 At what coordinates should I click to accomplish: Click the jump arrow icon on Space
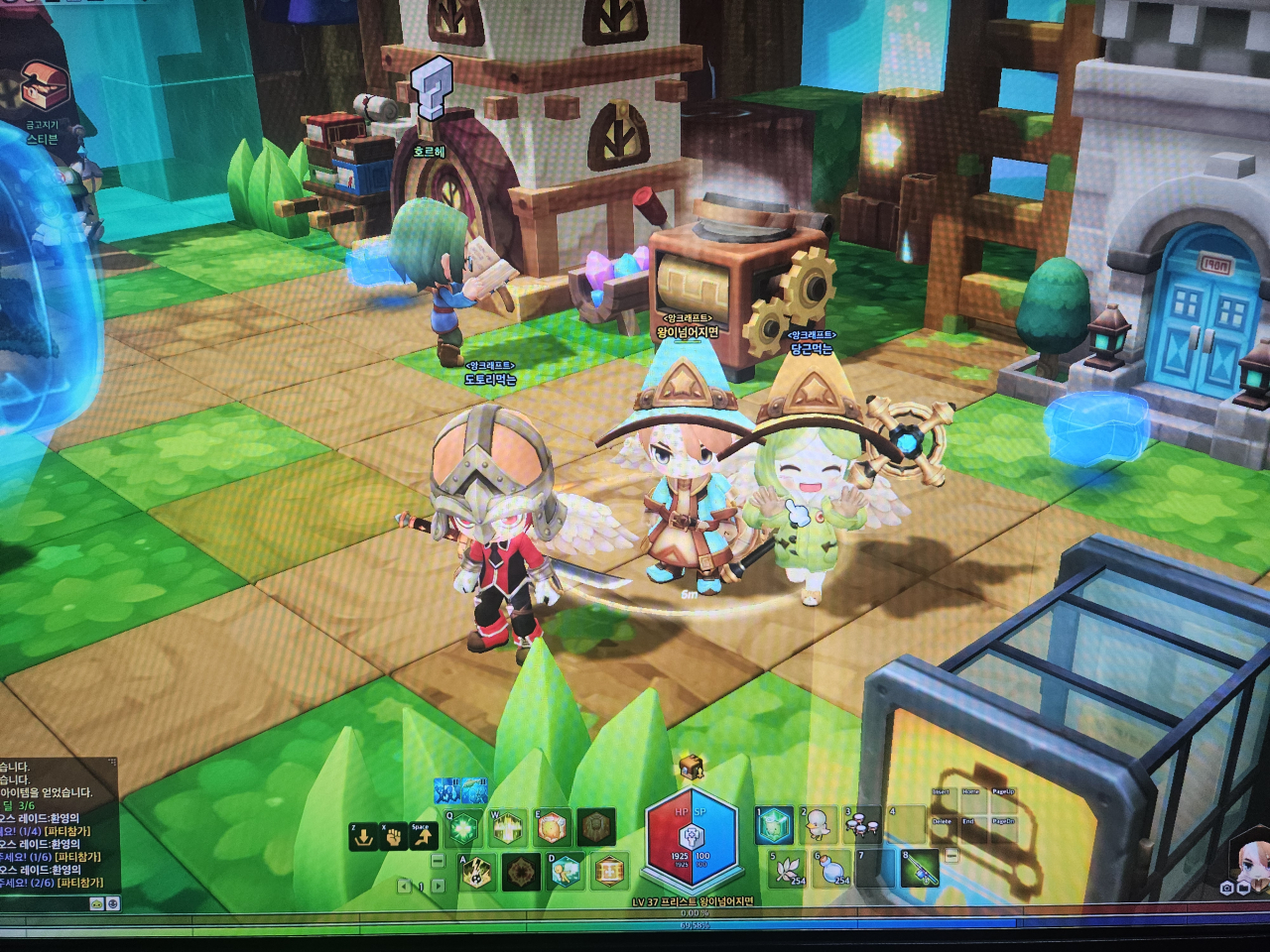coord(424,837)
